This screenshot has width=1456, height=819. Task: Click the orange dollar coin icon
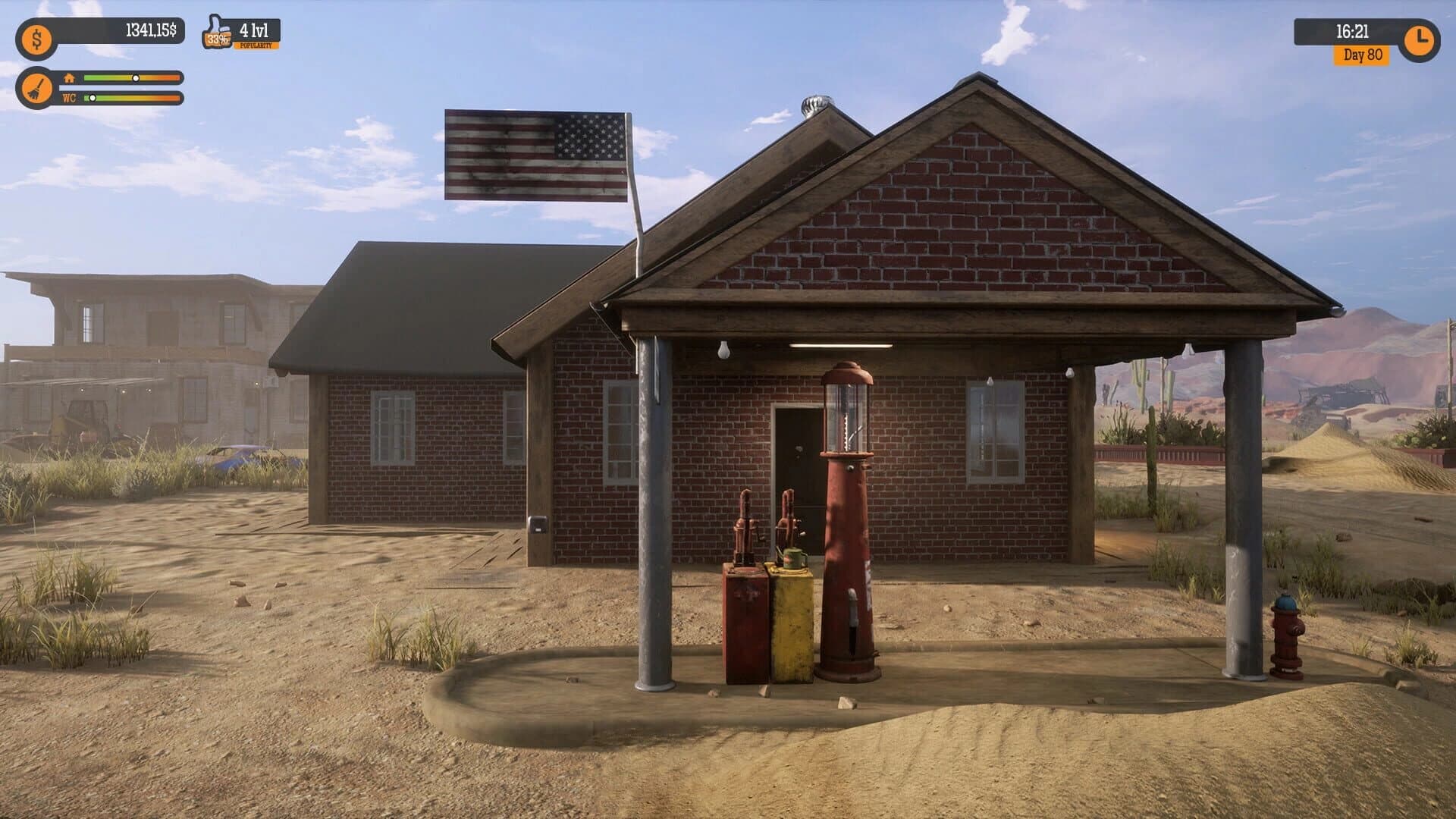coord(36,38)
